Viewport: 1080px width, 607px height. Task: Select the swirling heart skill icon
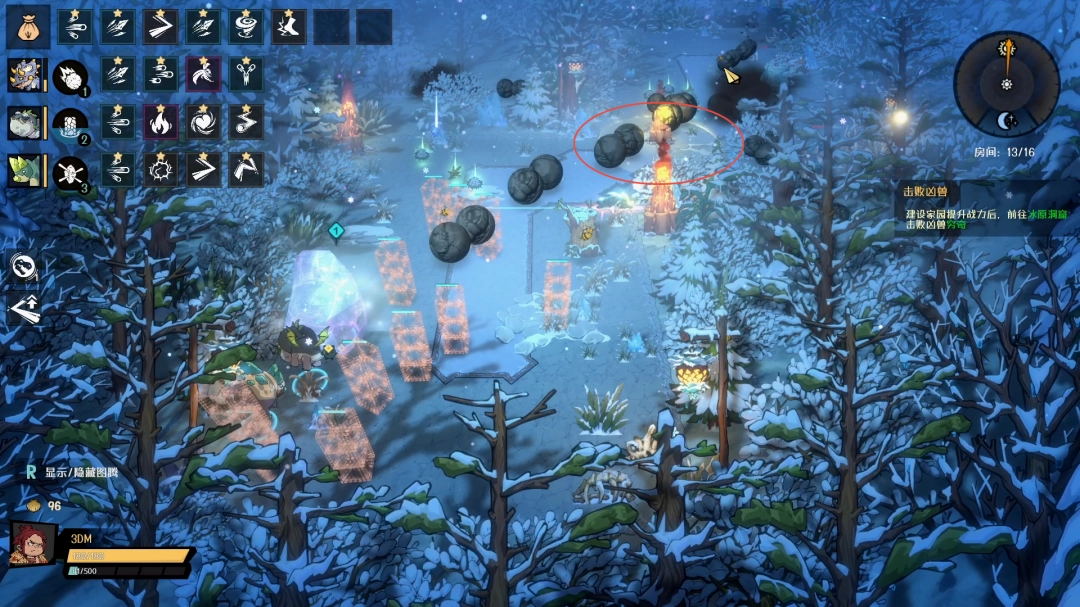[x=203, y=122]
